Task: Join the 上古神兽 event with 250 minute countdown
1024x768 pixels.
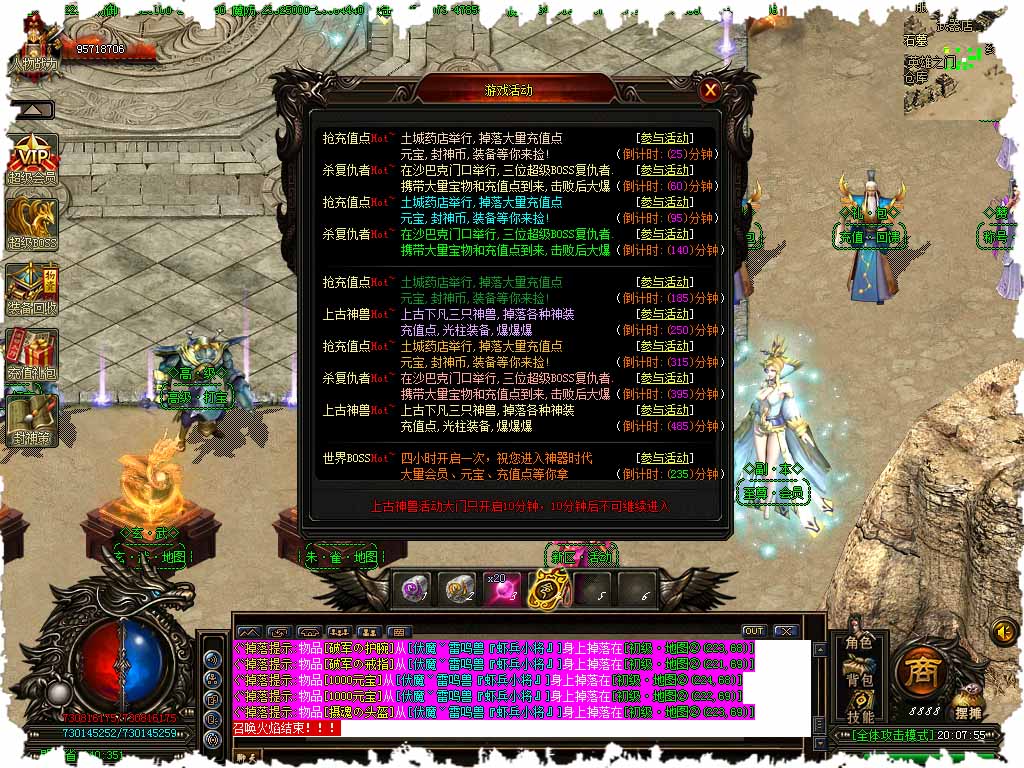Action: (665, 314)
